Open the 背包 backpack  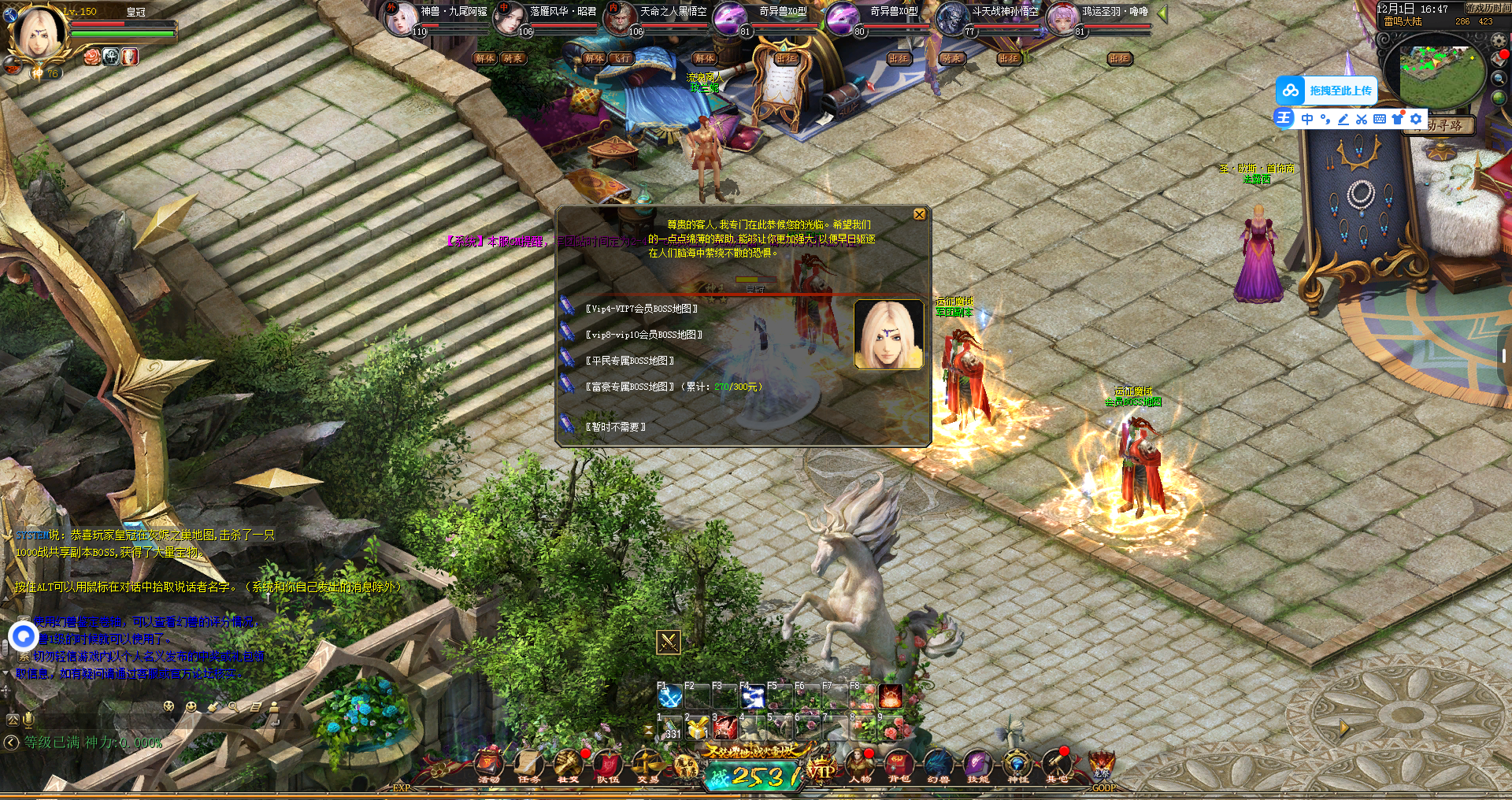tap(899, 765)
